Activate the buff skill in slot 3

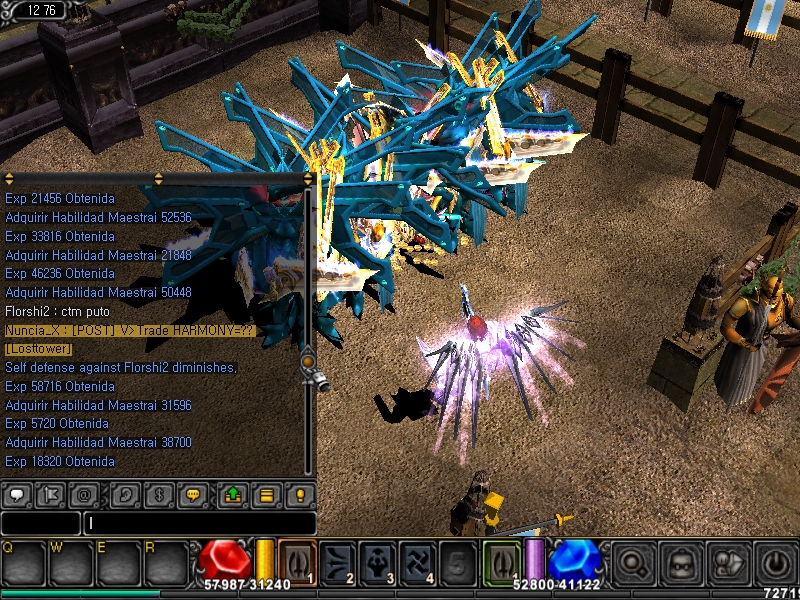378,561
